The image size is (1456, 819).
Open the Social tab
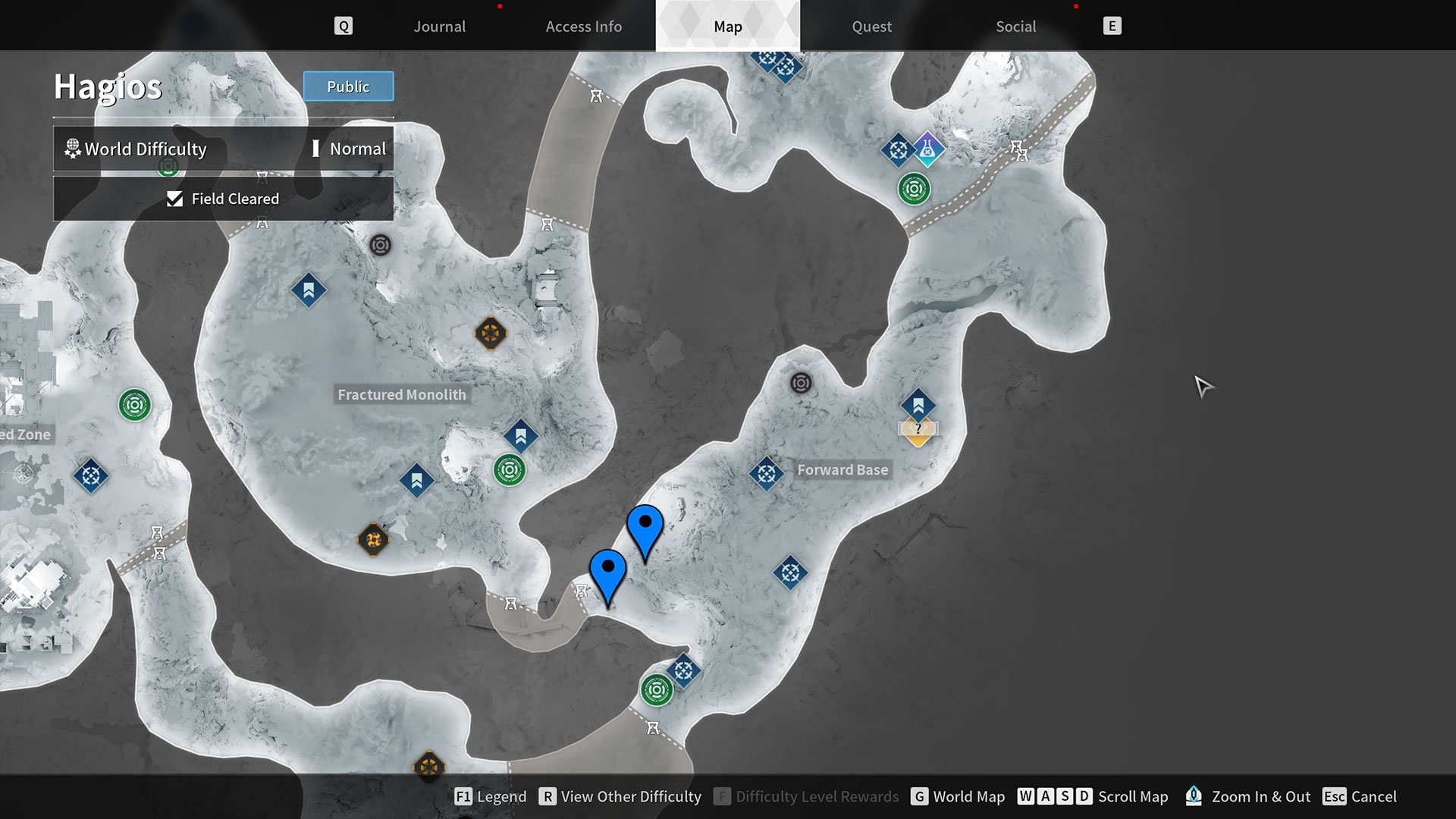pos(1015,26)
